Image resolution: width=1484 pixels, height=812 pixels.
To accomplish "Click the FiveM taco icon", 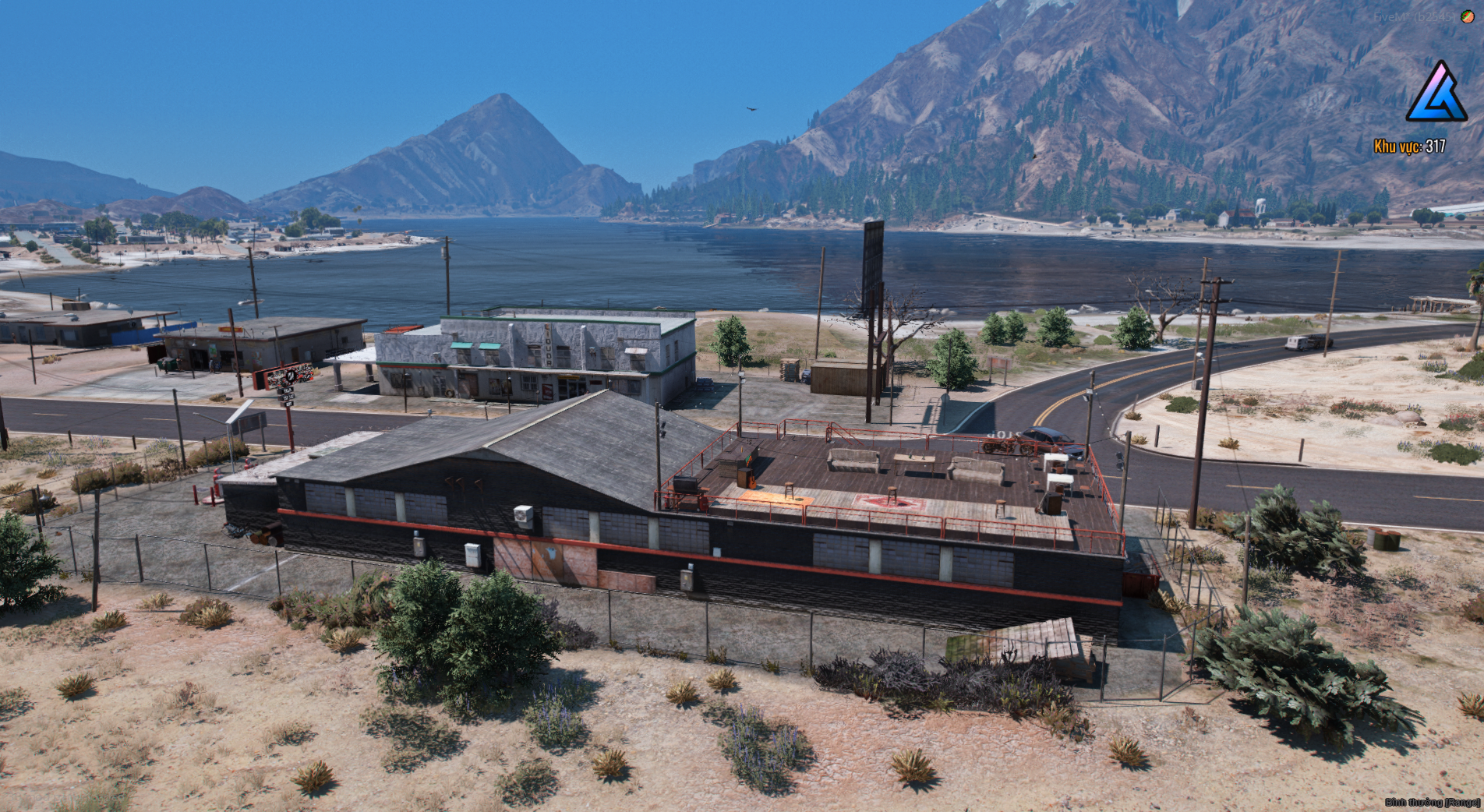I will [1467, 16].
